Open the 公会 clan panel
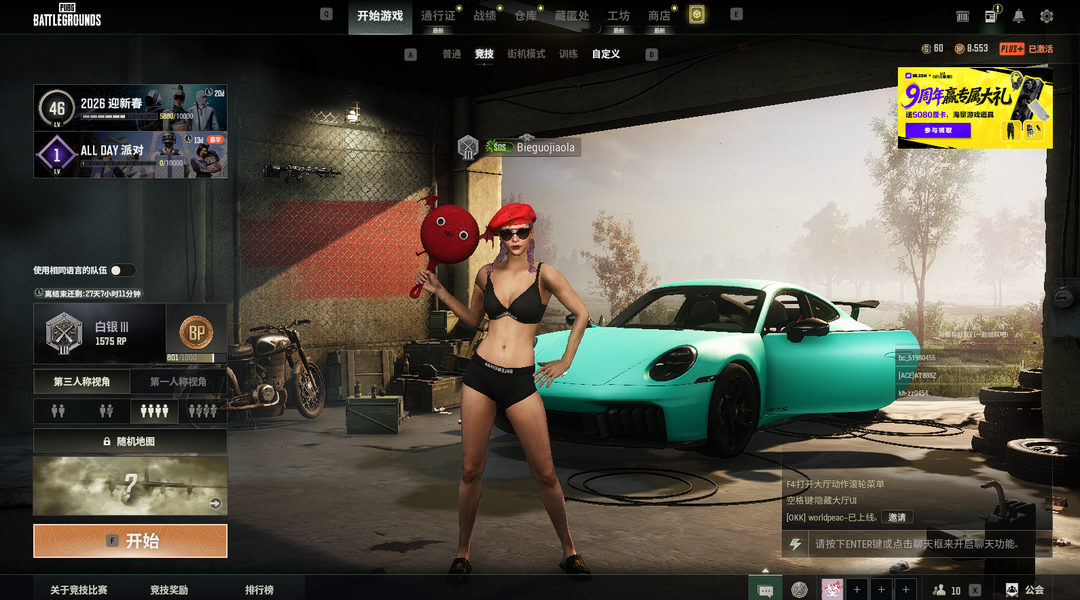The width and height of the screenshot is (1080, 600). [x=1025, y=590]
